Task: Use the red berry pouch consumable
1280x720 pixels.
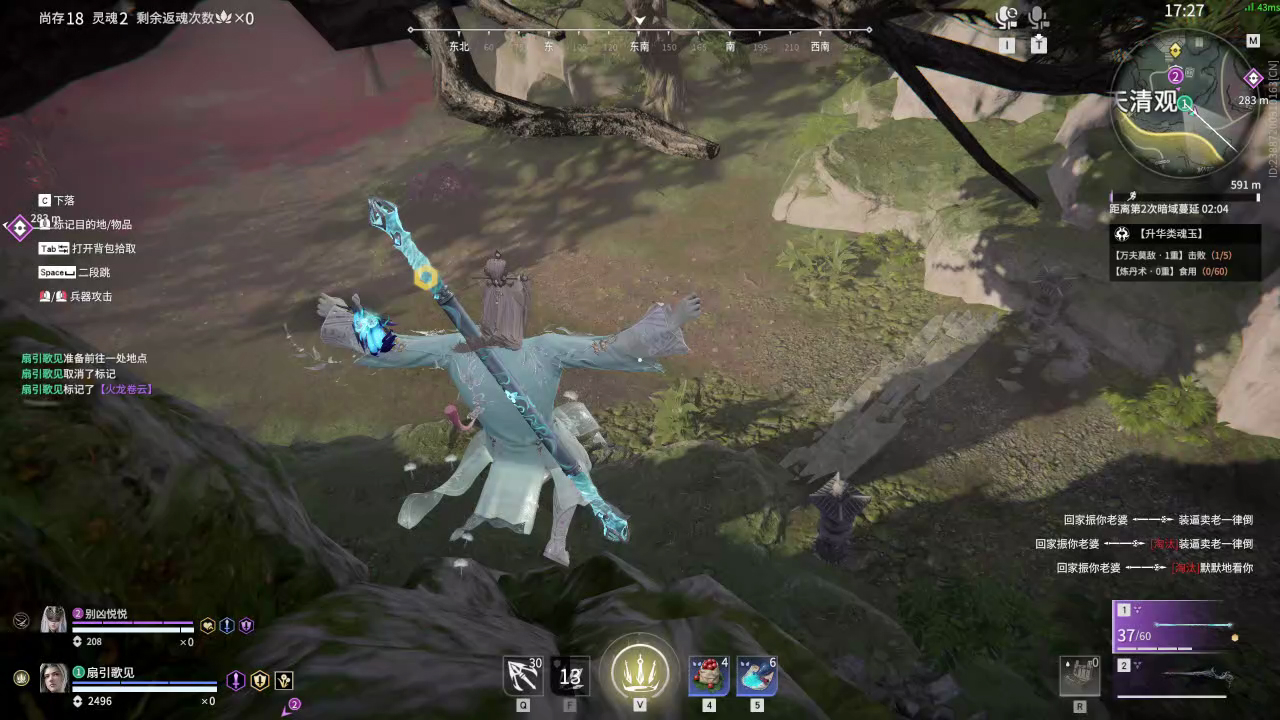Action: click(x=708, y=676)
